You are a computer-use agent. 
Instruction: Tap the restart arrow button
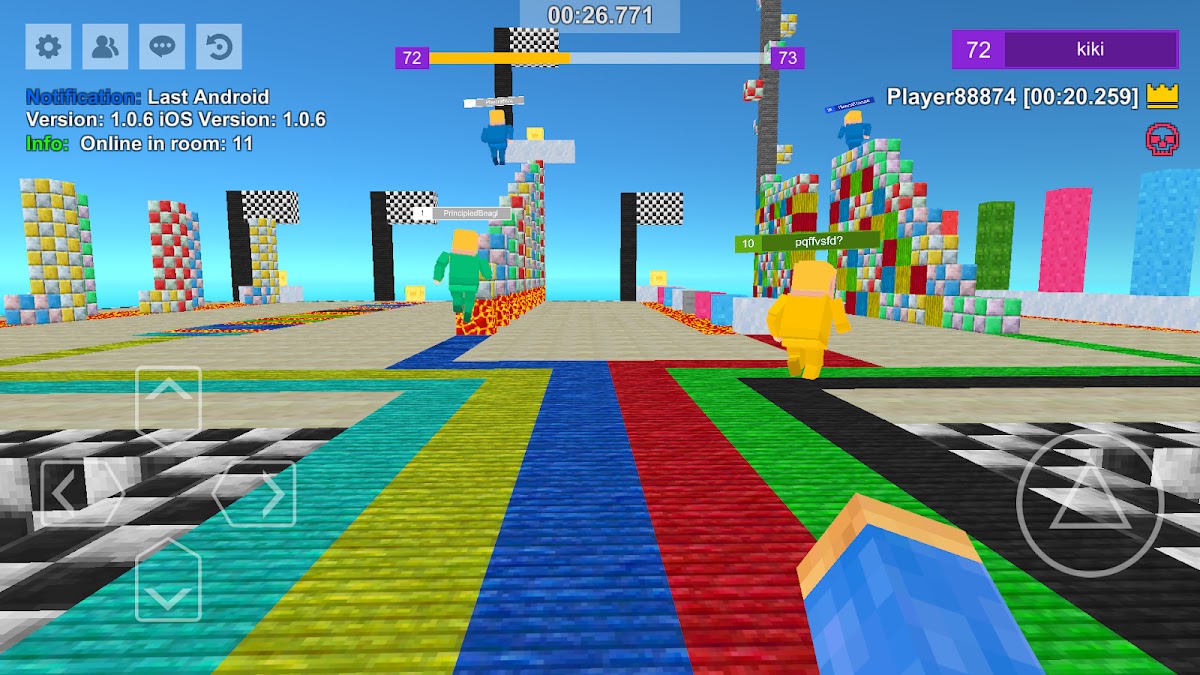pyautogui.click(x=218, y=46)
